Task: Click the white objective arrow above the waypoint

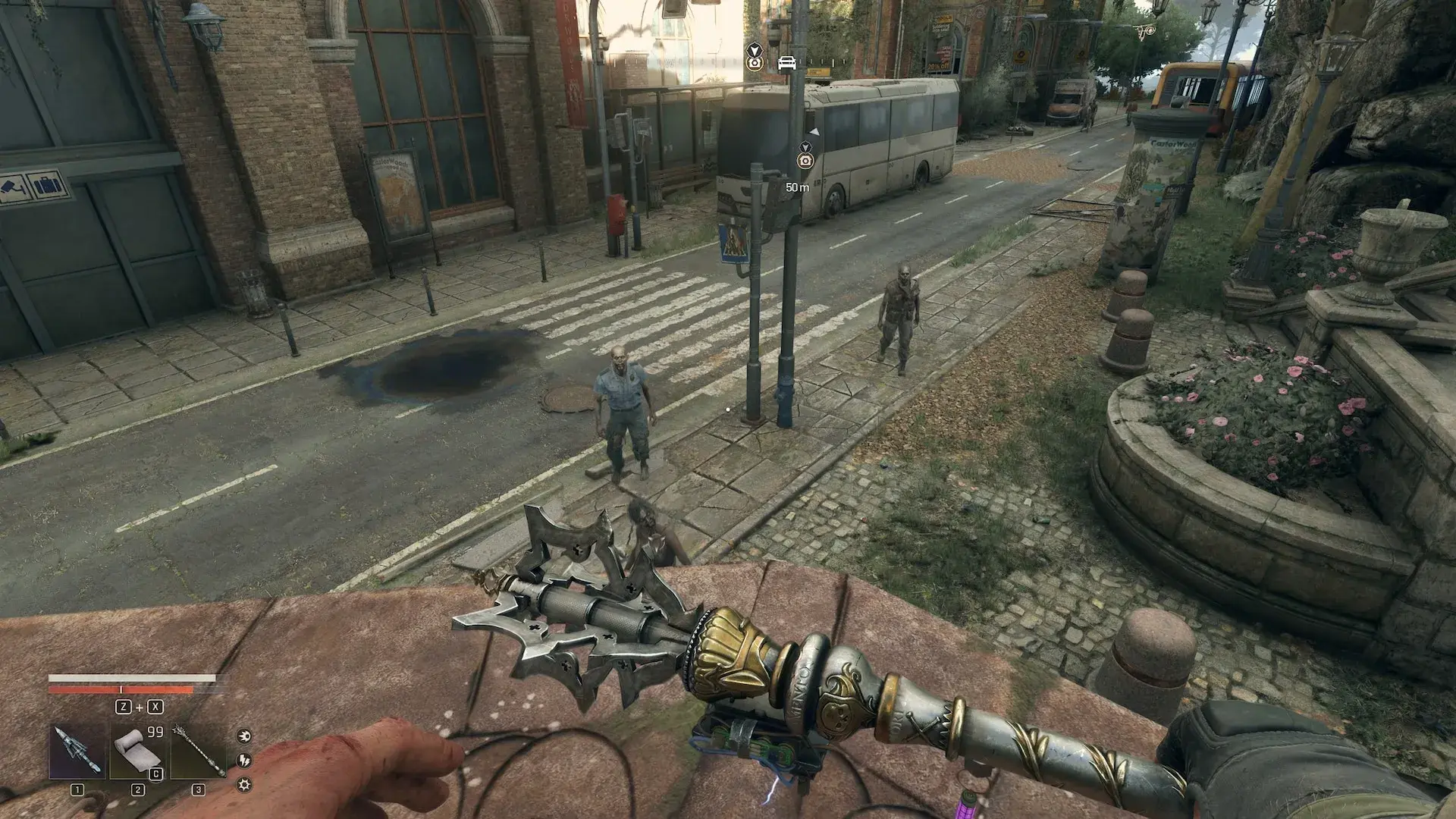Action: click(814, 132)
